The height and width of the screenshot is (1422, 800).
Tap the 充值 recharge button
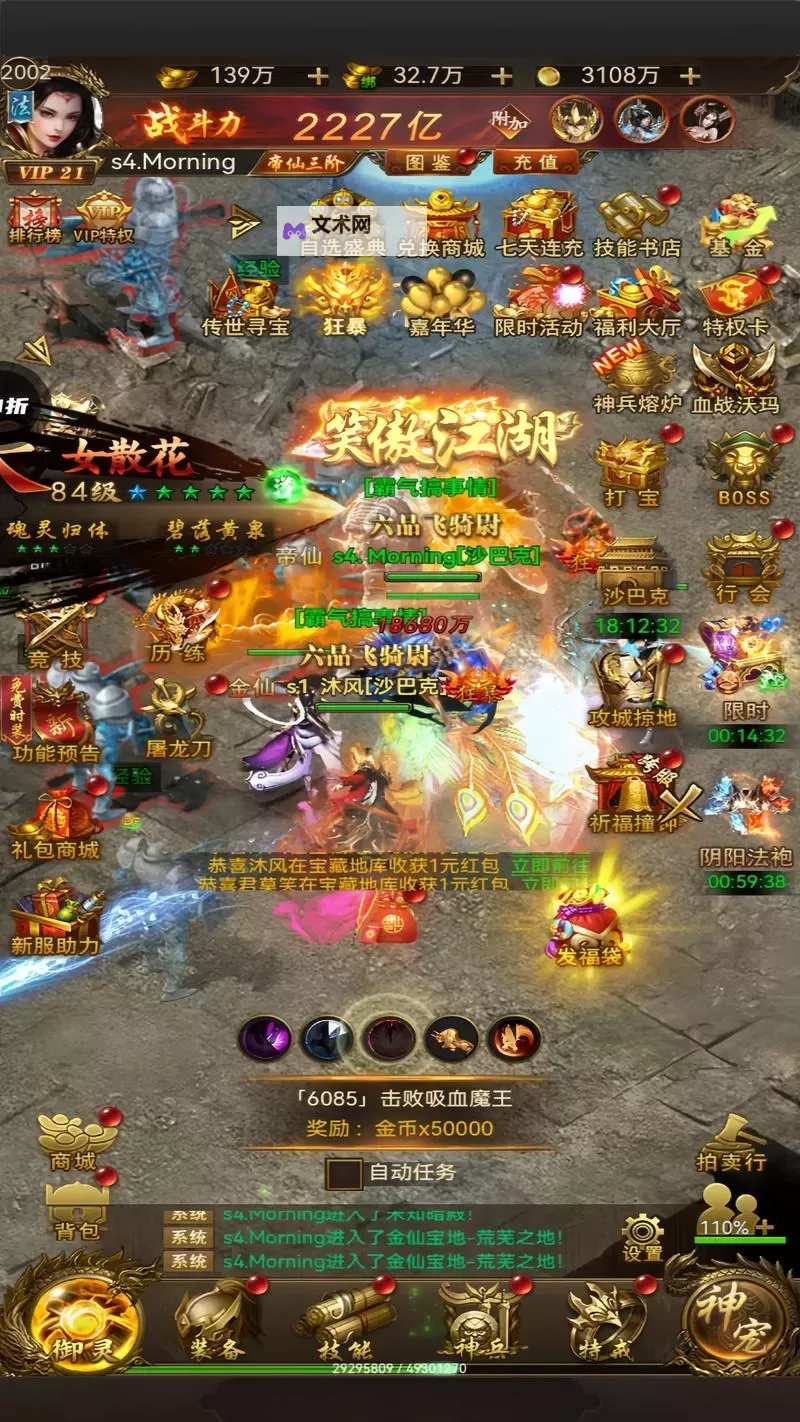[536, 161]
